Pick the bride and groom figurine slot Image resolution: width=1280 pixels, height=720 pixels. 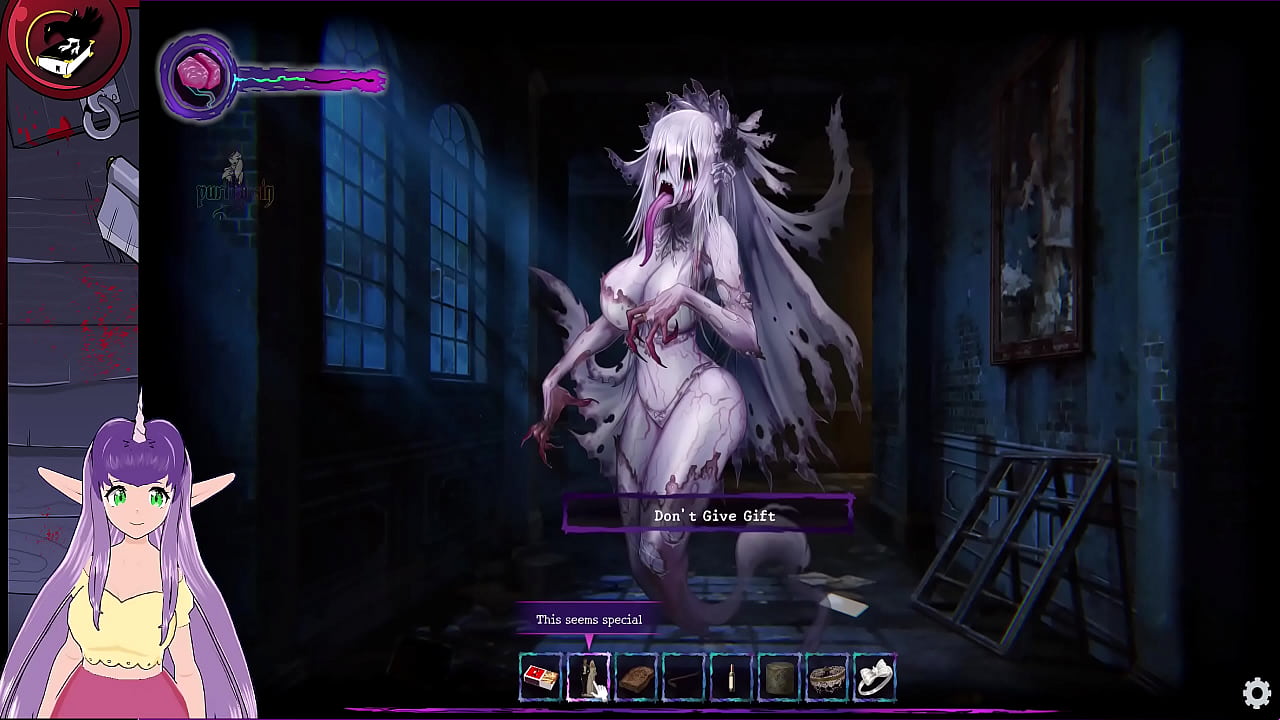(588, 679)
